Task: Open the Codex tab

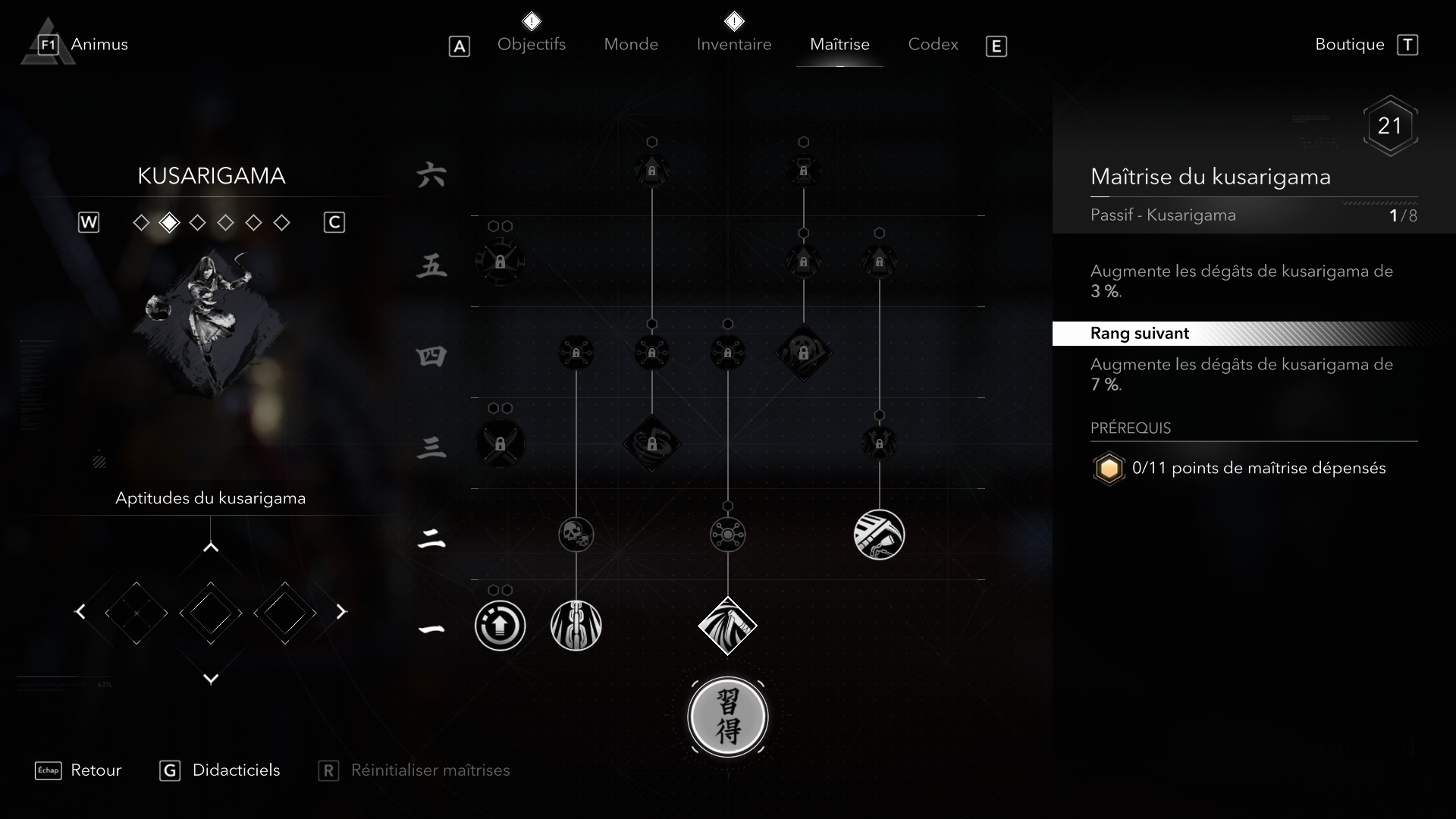Action: click(x=932, y=44)
